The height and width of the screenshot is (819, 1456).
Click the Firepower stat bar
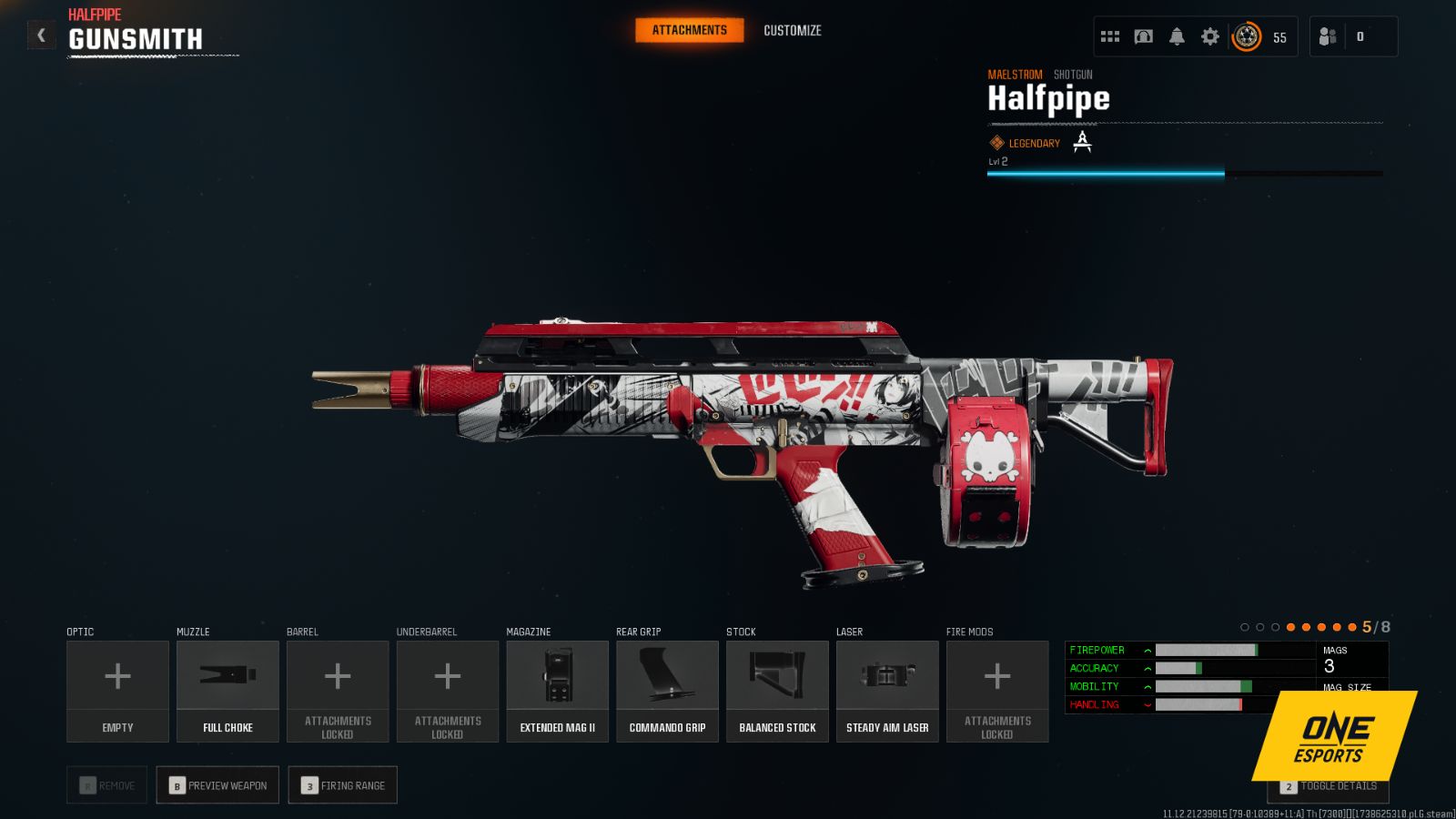[1206, 650]
